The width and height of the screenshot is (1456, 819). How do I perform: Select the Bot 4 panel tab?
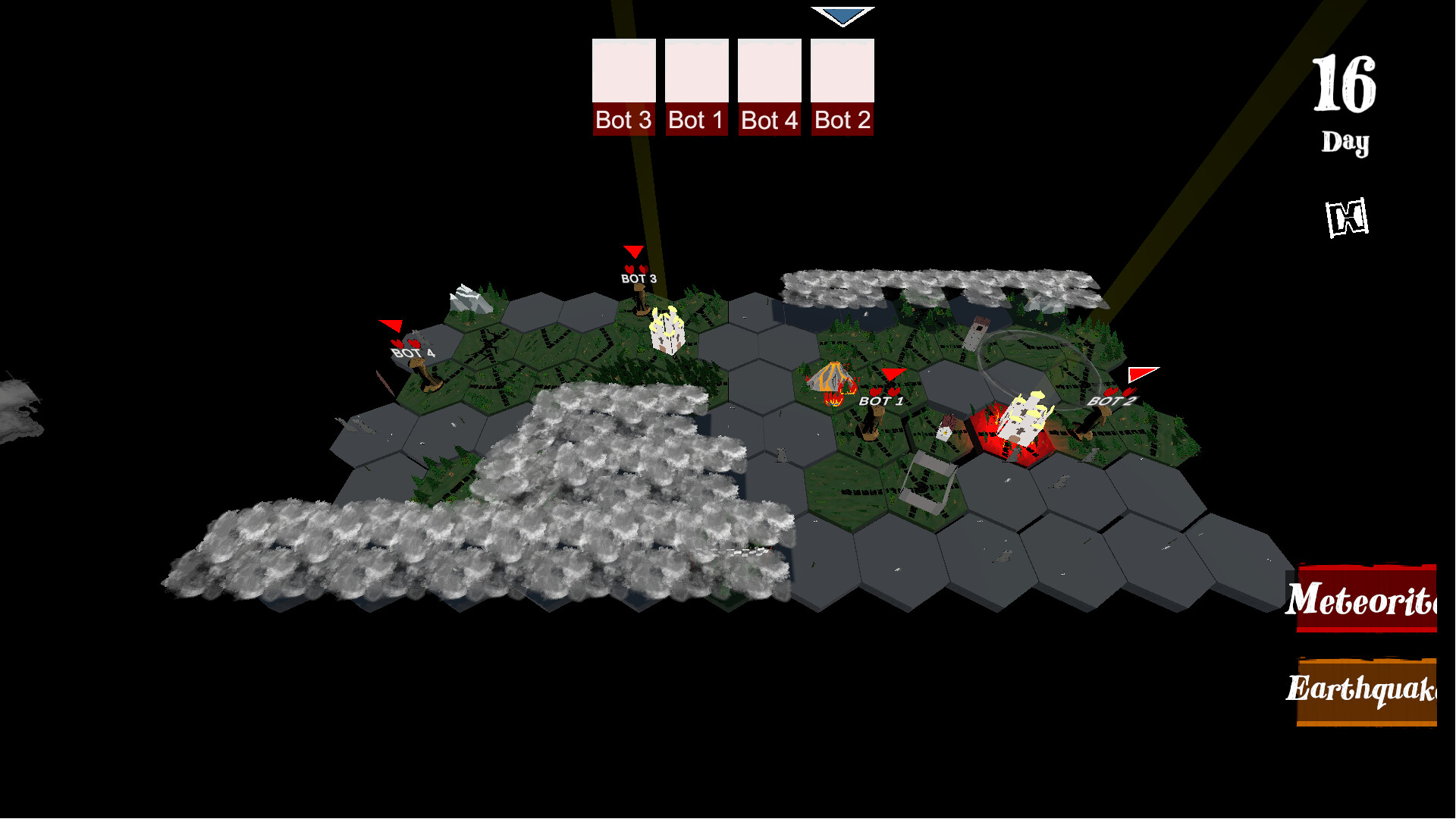pyautogui.click(x=768, y=119)
